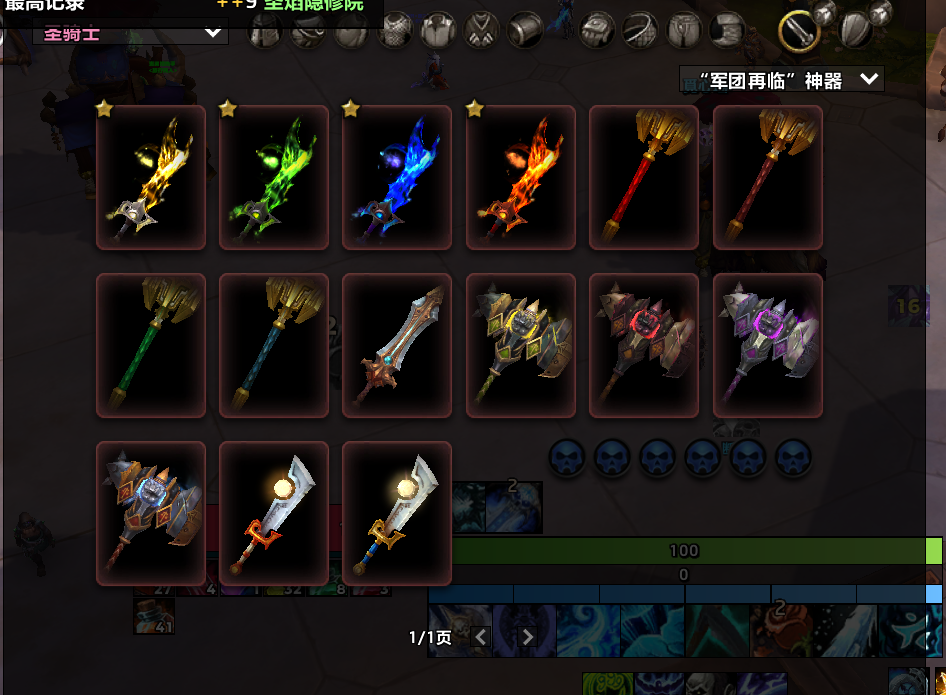The image size is (946, 695).
Task: Go to the previous appearance page
Action: (x=482, y=637)
